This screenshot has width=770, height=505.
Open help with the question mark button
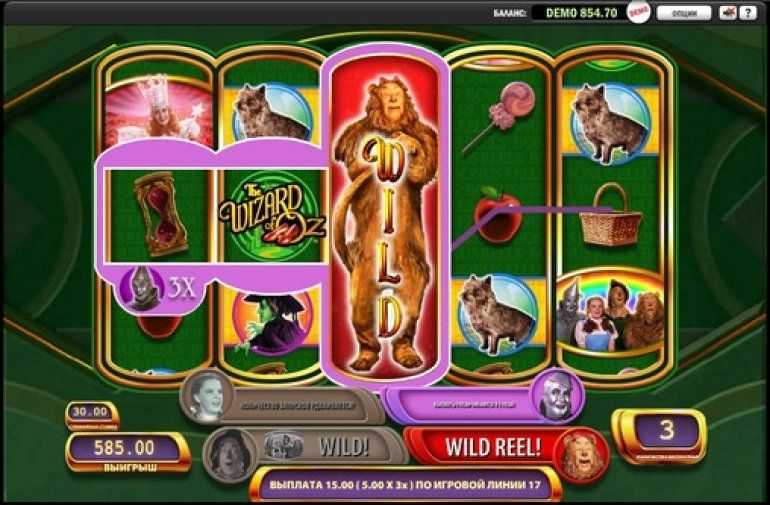(746, 13)
